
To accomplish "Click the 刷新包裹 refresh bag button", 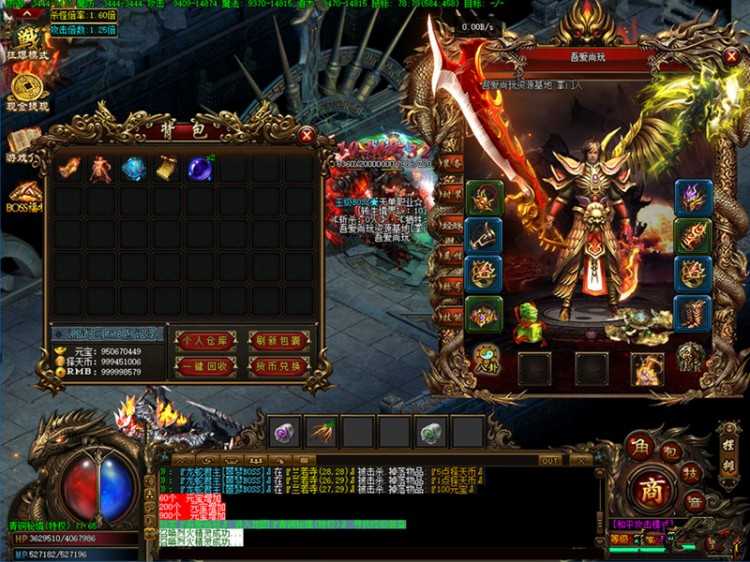I will [x=277, y=340].
